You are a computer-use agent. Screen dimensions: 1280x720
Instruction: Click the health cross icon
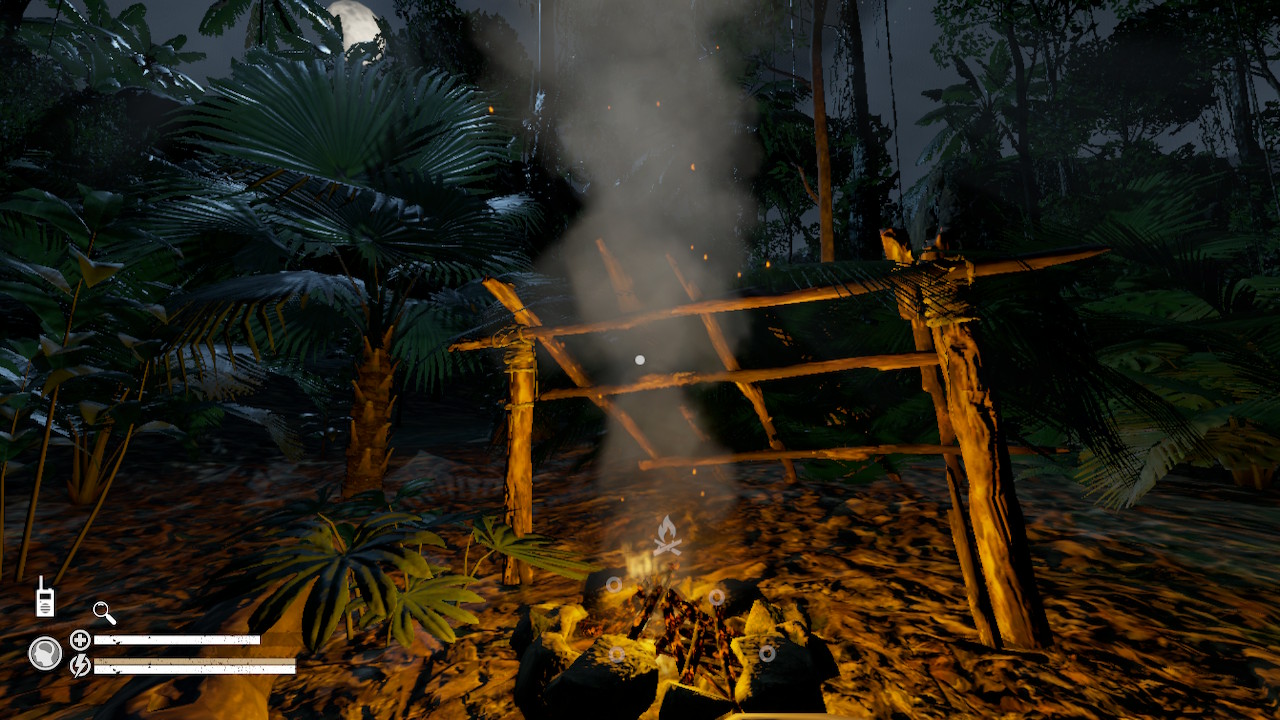[79, 639]
